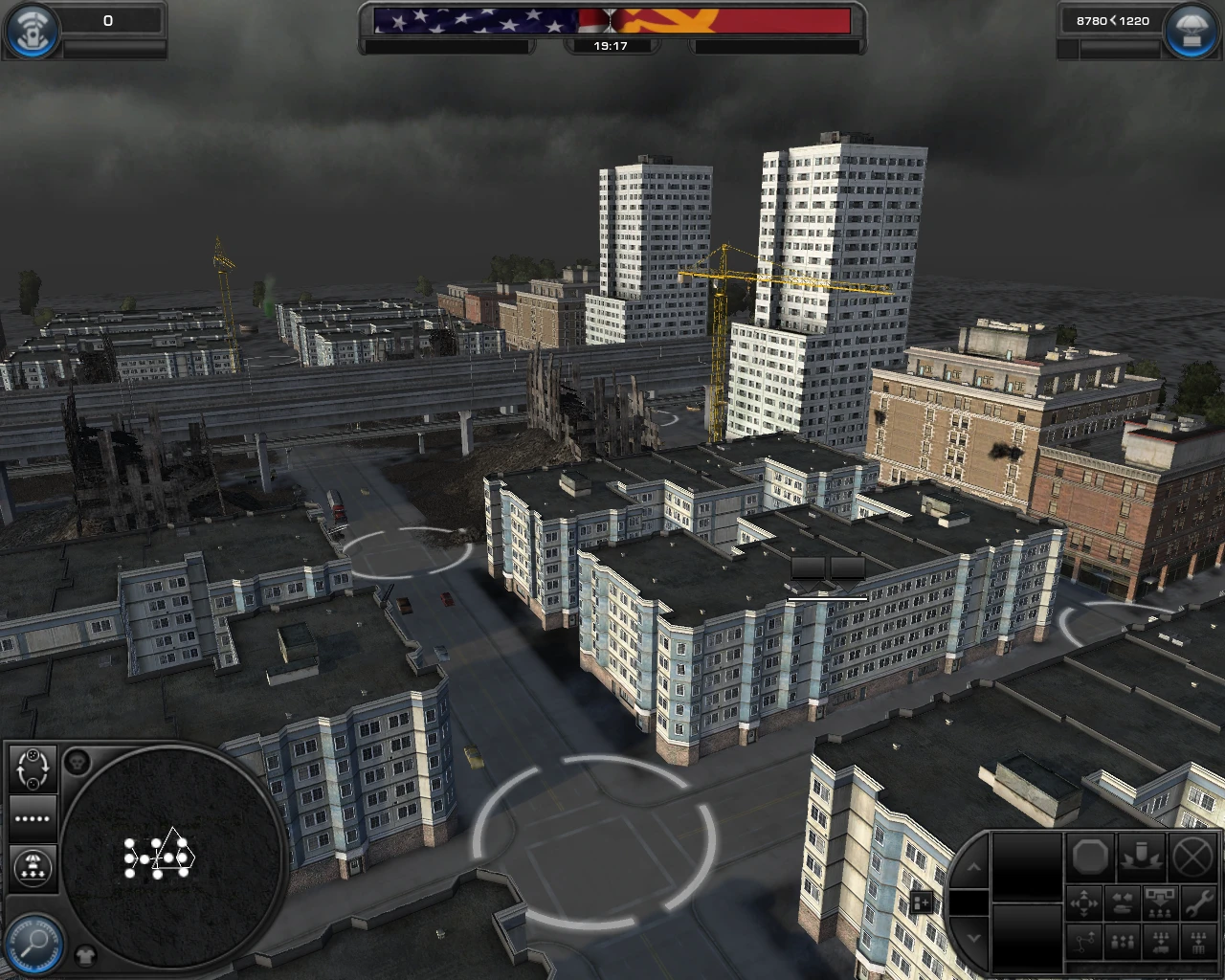Image resolution: width=1225 pixels, height=980 pixels.
Task: Select the Repair wrench icon
Action: pos(1196,903)
